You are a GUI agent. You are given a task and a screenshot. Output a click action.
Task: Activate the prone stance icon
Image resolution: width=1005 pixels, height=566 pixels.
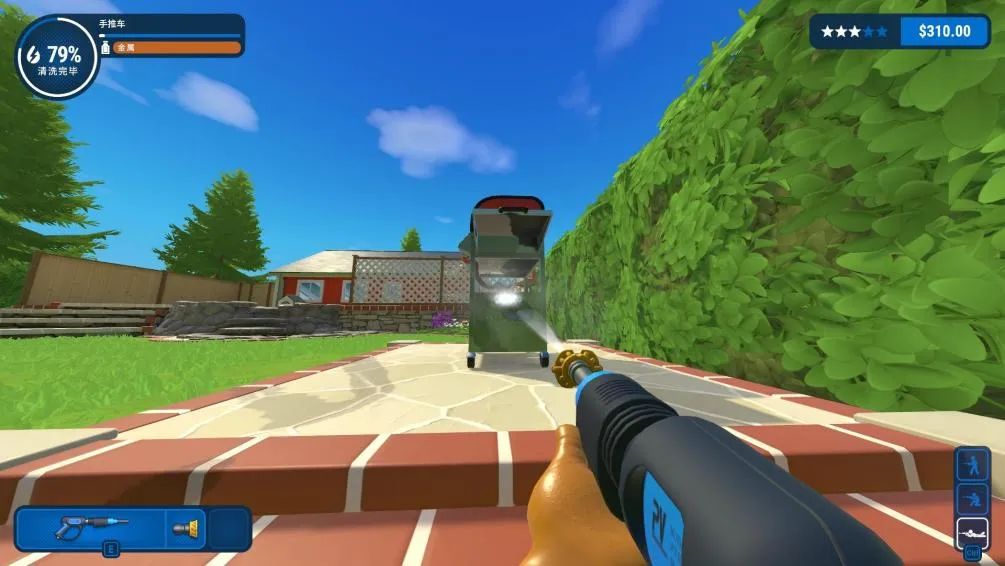coord(972,531)
